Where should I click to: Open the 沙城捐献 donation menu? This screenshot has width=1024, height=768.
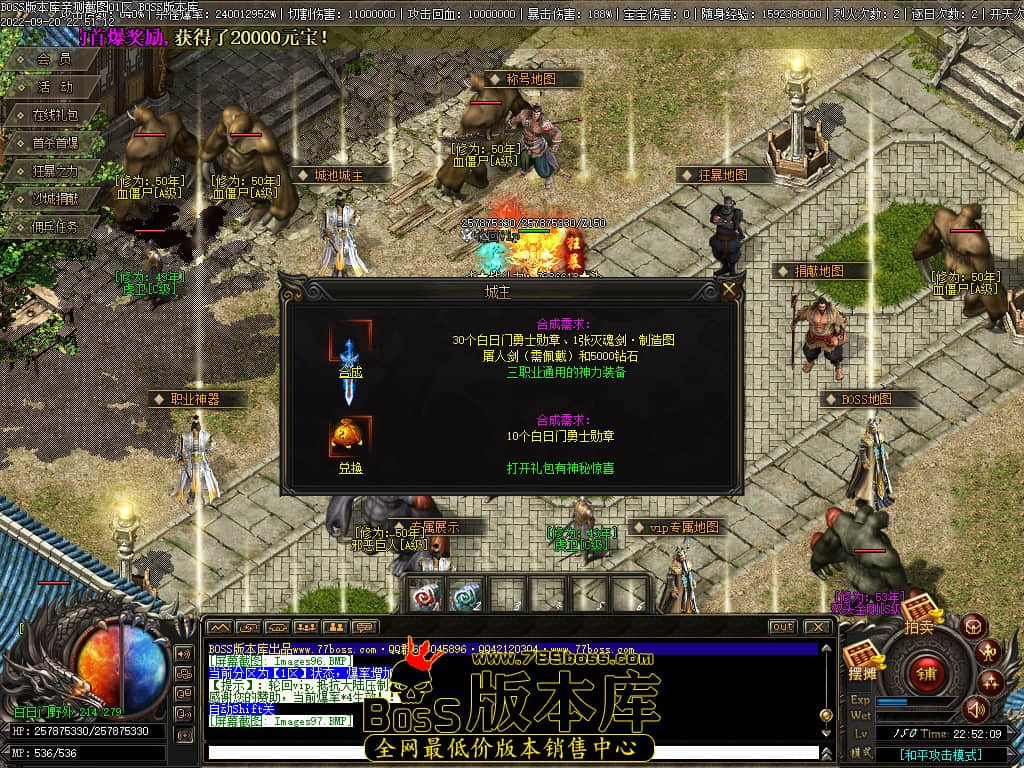(54, 199)
